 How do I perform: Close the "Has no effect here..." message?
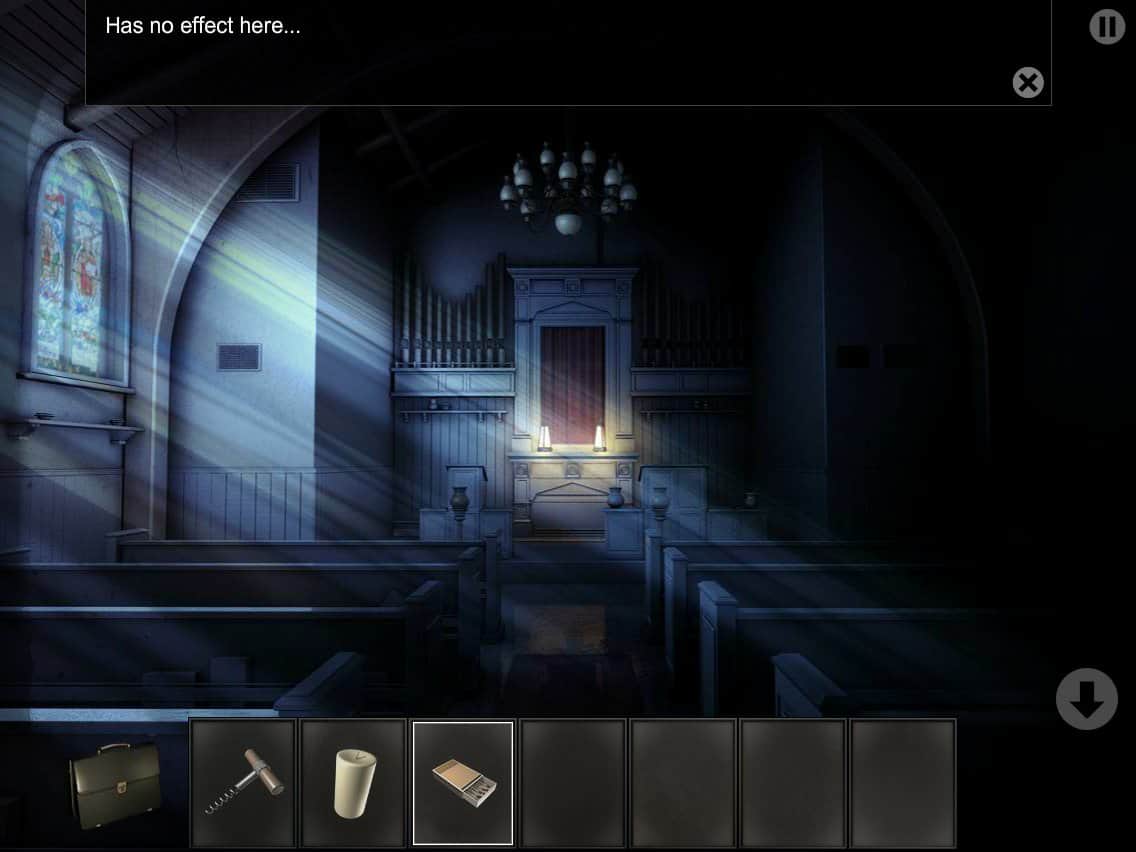coord(1028,82)
